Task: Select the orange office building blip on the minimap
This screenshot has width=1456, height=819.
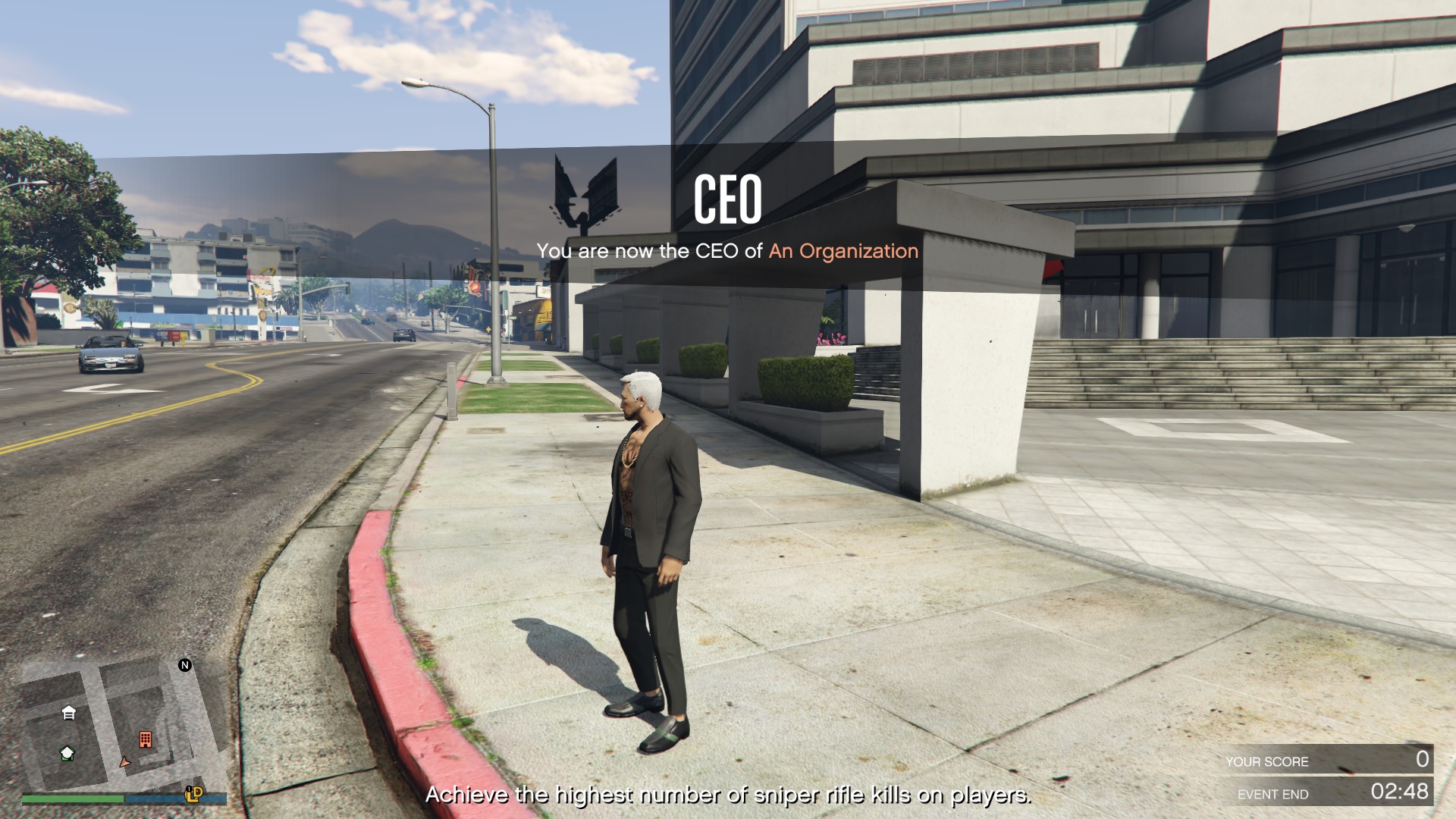Action: click(146, 739)
